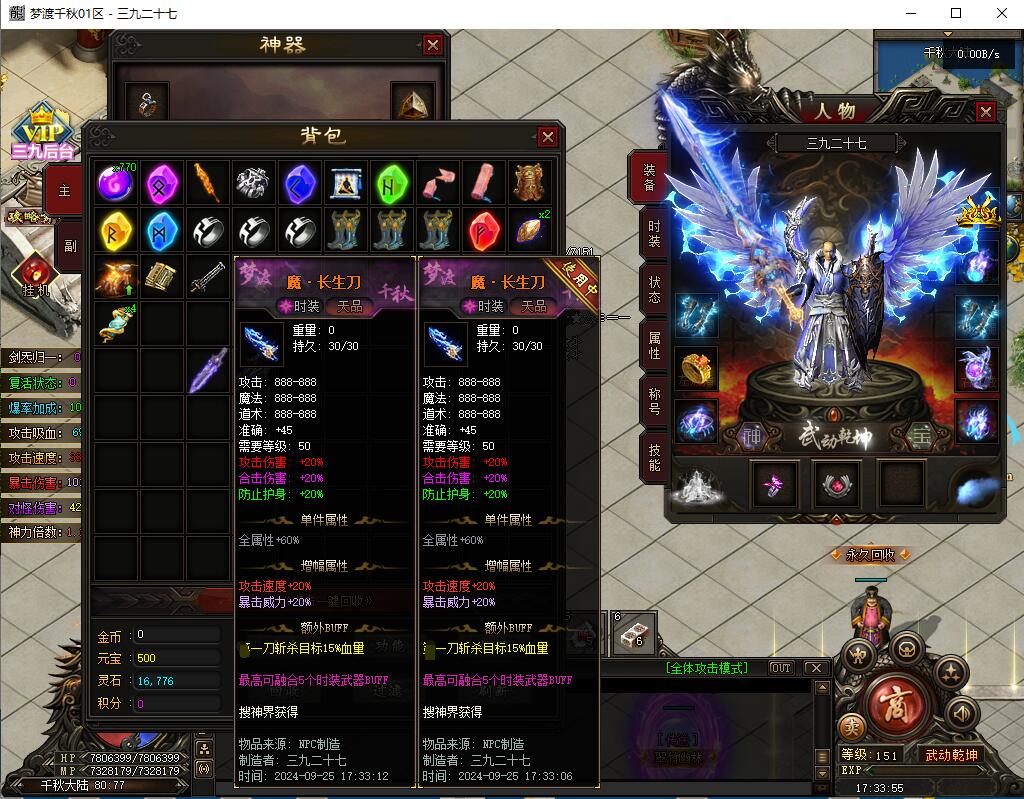Click the round 卖 sell button

[851, 726]
